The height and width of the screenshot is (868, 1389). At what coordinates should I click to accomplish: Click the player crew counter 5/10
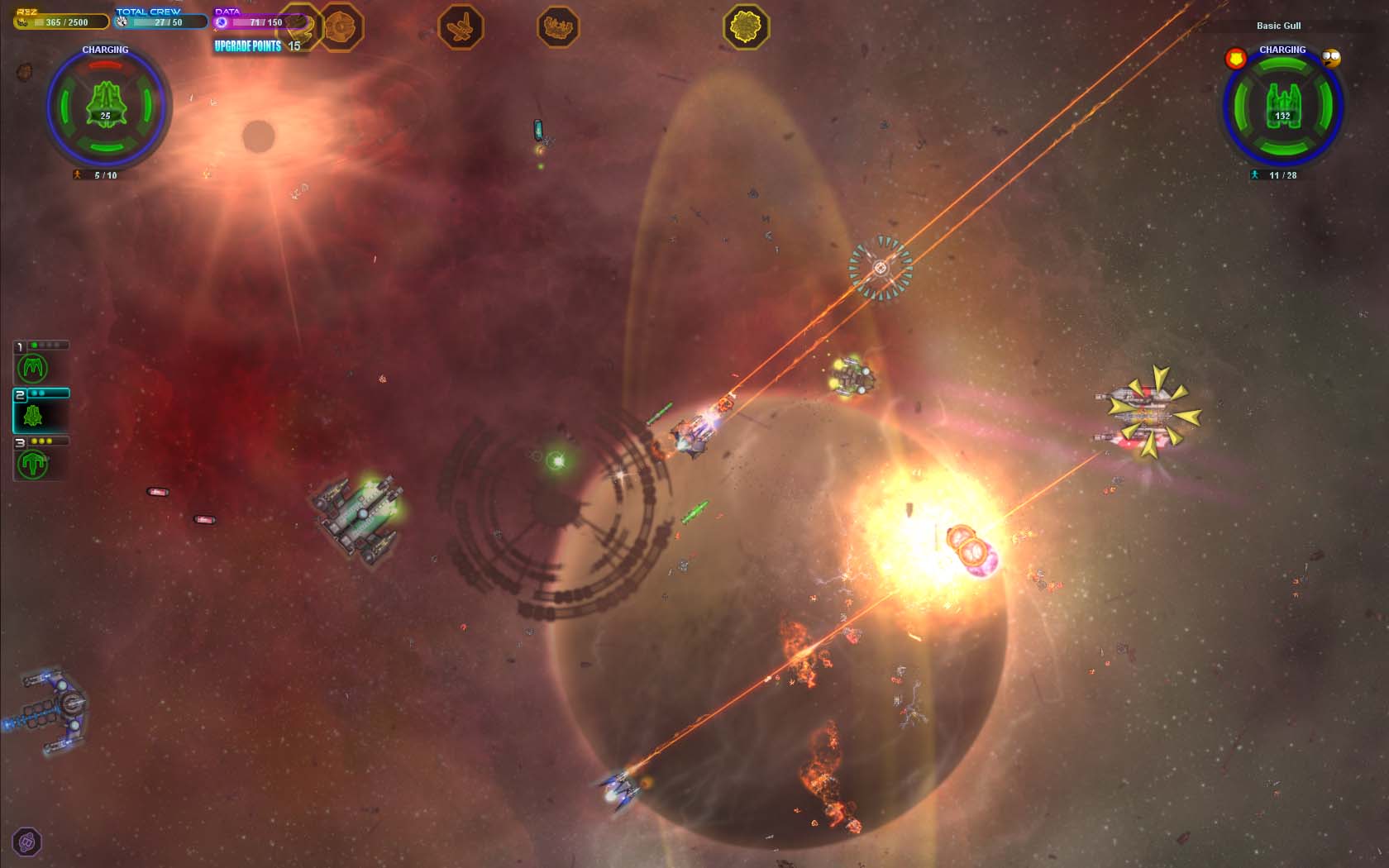(x=104, y=175)
